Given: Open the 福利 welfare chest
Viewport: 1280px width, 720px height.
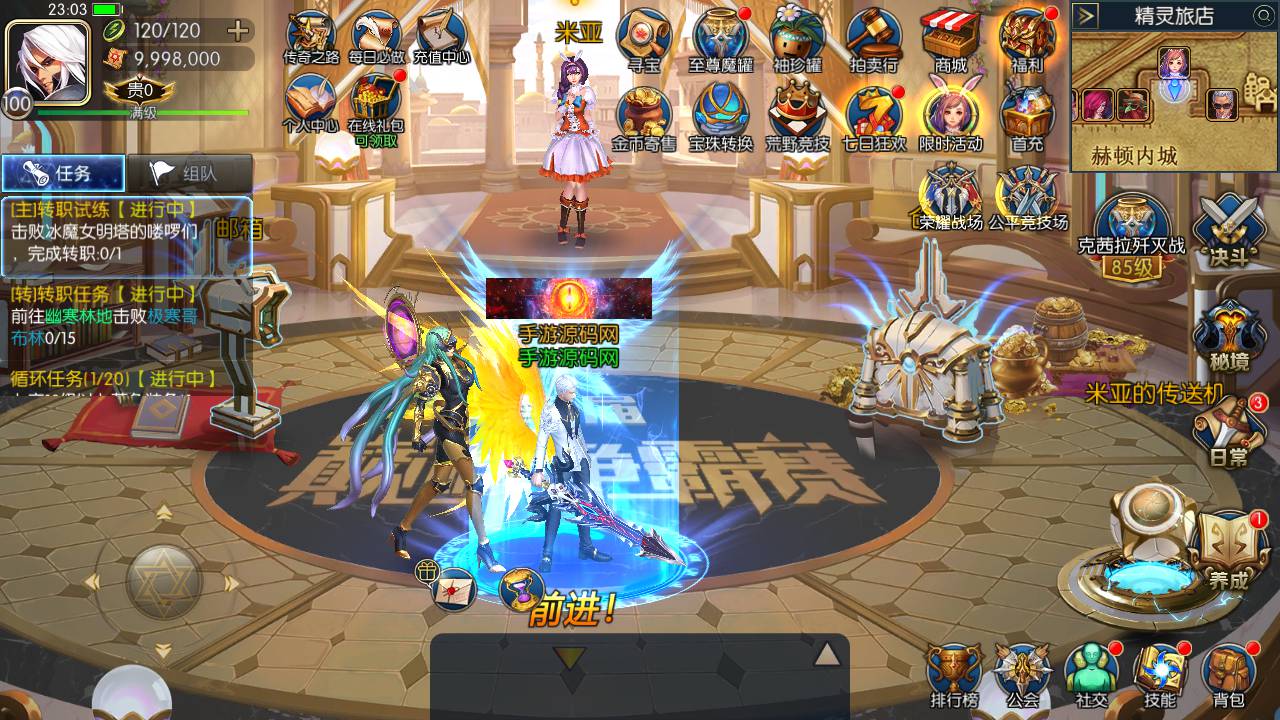Looking at the screenshot, I should point(1027,40).
